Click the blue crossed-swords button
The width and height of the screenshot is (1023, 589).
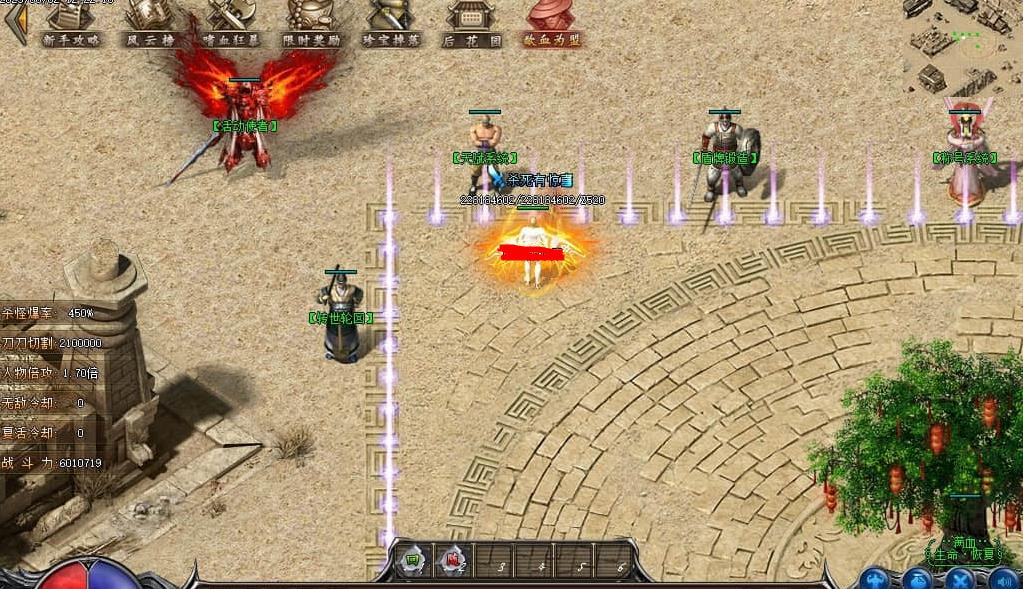pos(960,579)
